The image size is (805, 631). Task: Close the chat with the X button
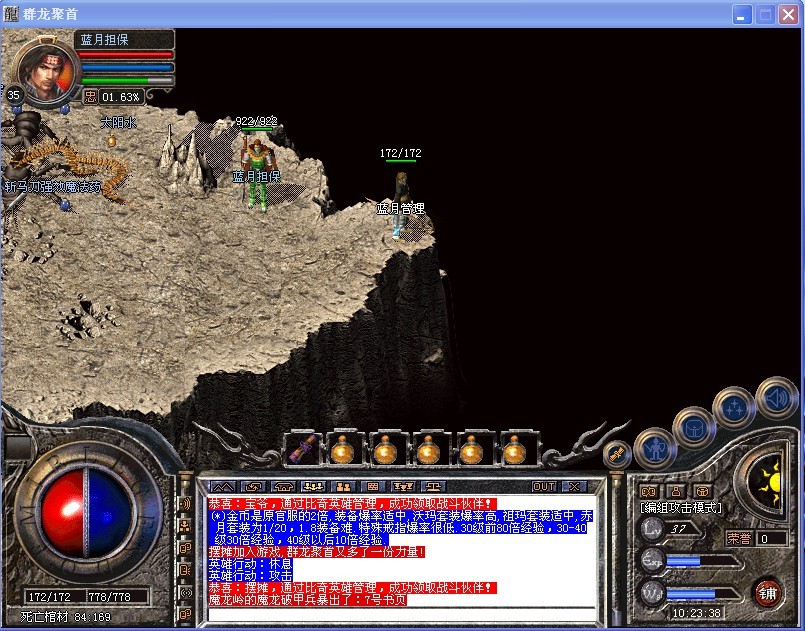point(573,486)
